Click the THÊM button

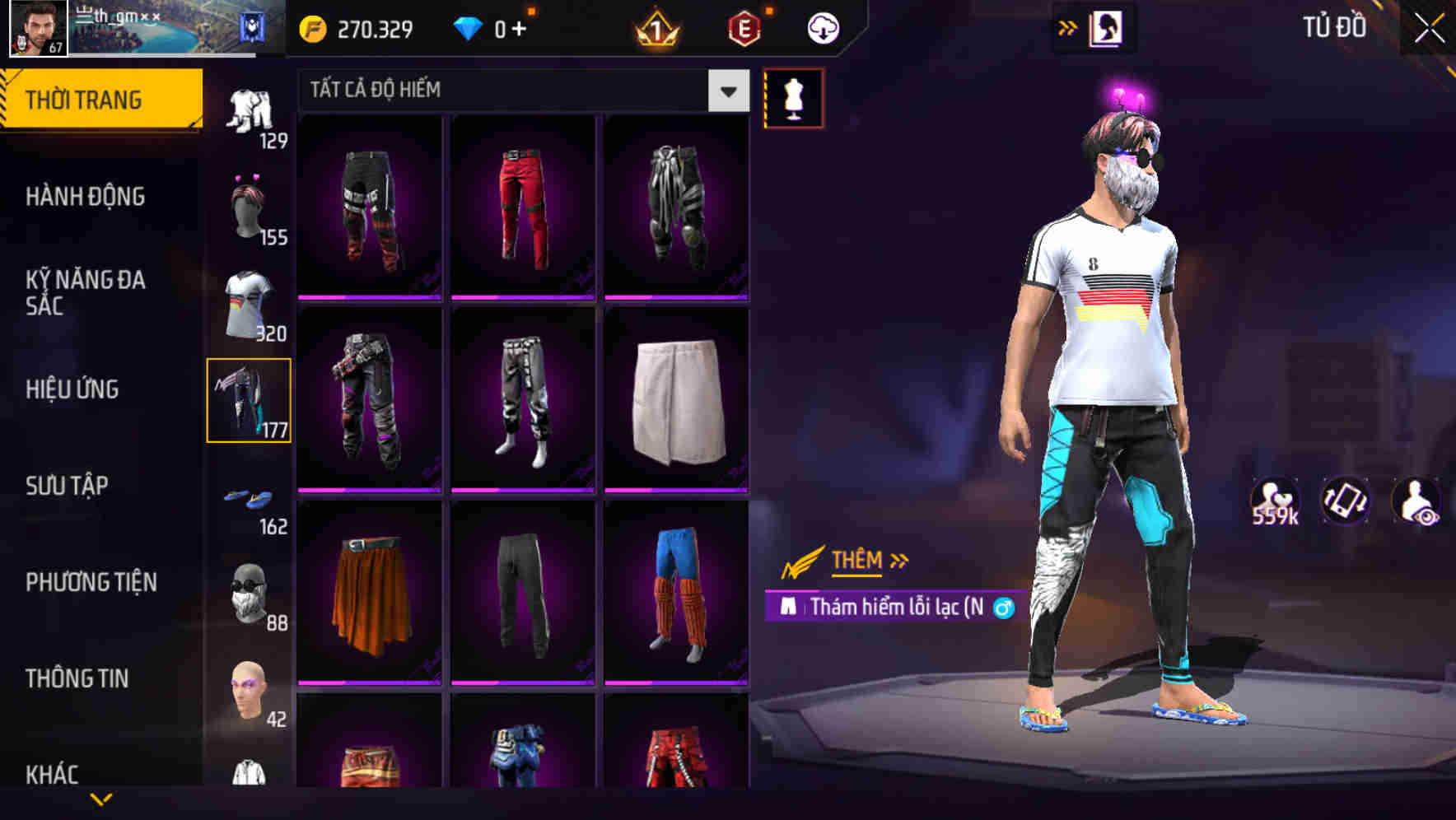point(855,561)
